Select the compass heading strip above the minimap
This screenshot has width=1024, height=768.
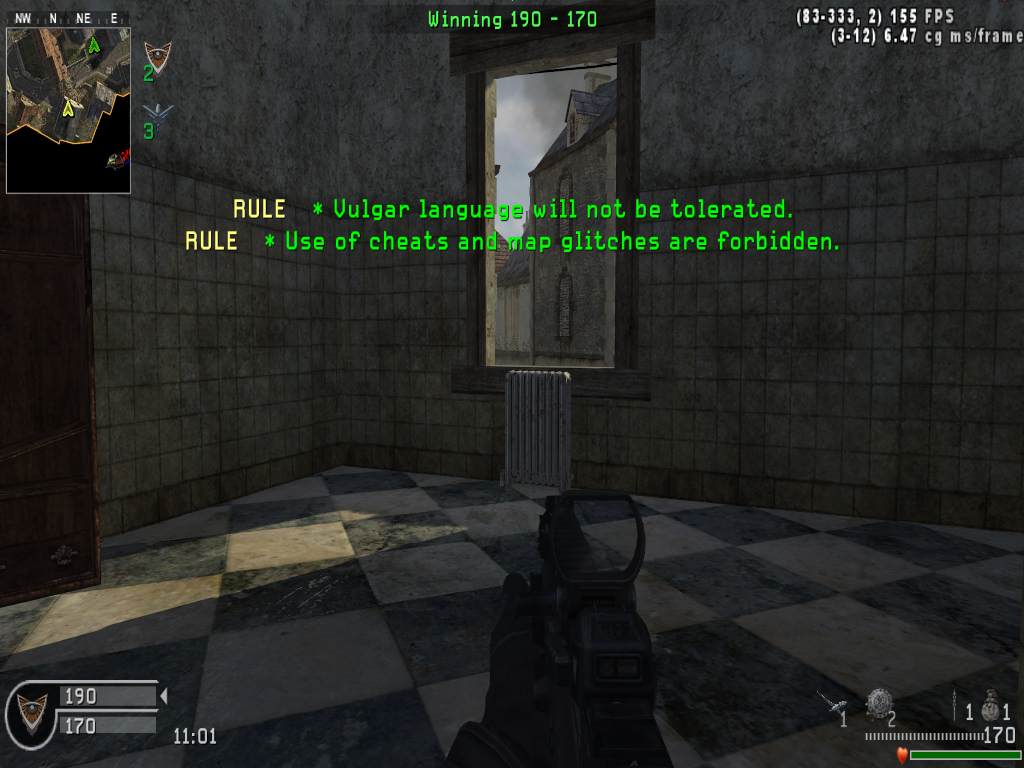pos(68,18)
